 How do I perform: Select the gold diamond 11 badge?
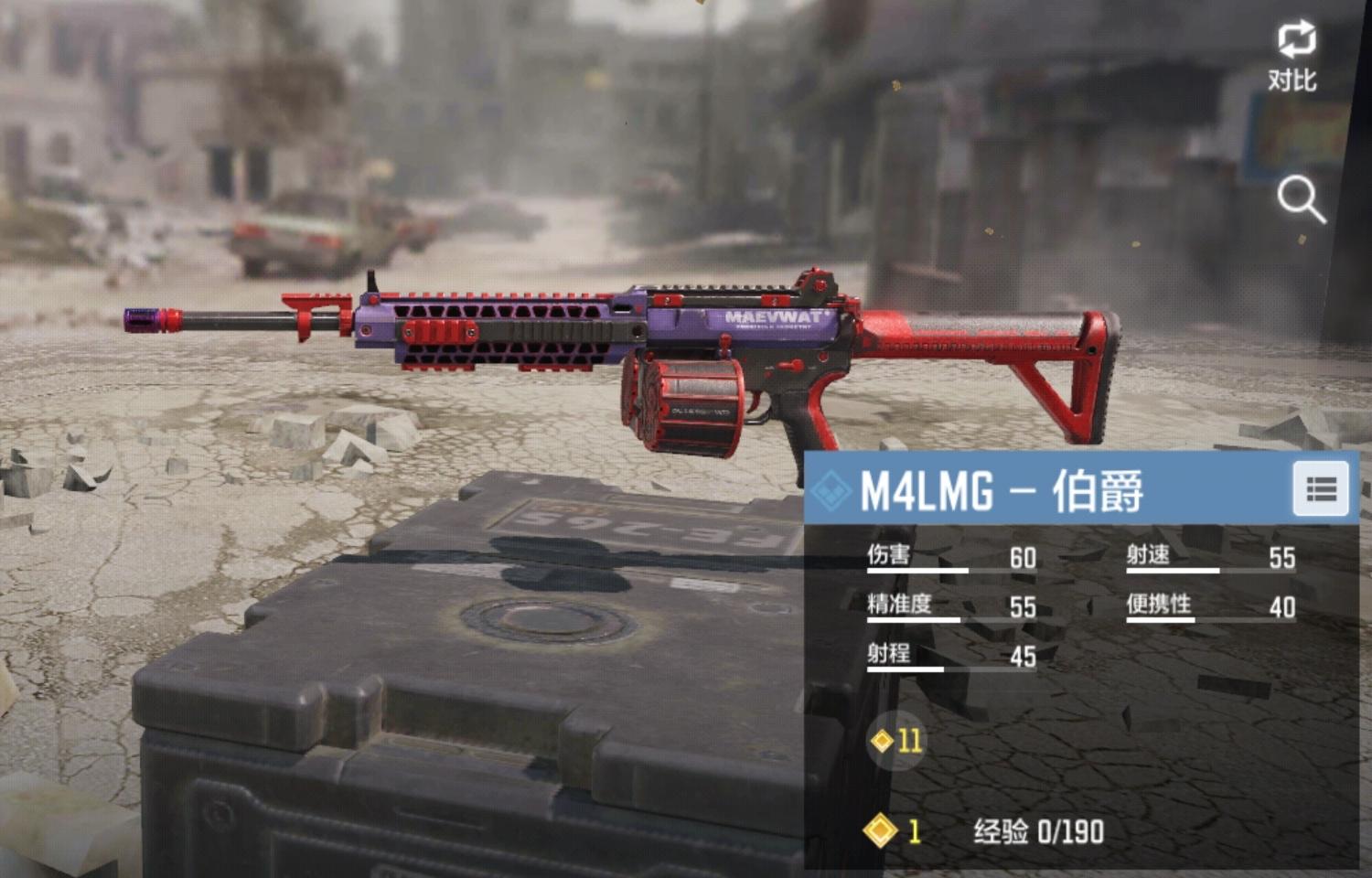[897, 740]
